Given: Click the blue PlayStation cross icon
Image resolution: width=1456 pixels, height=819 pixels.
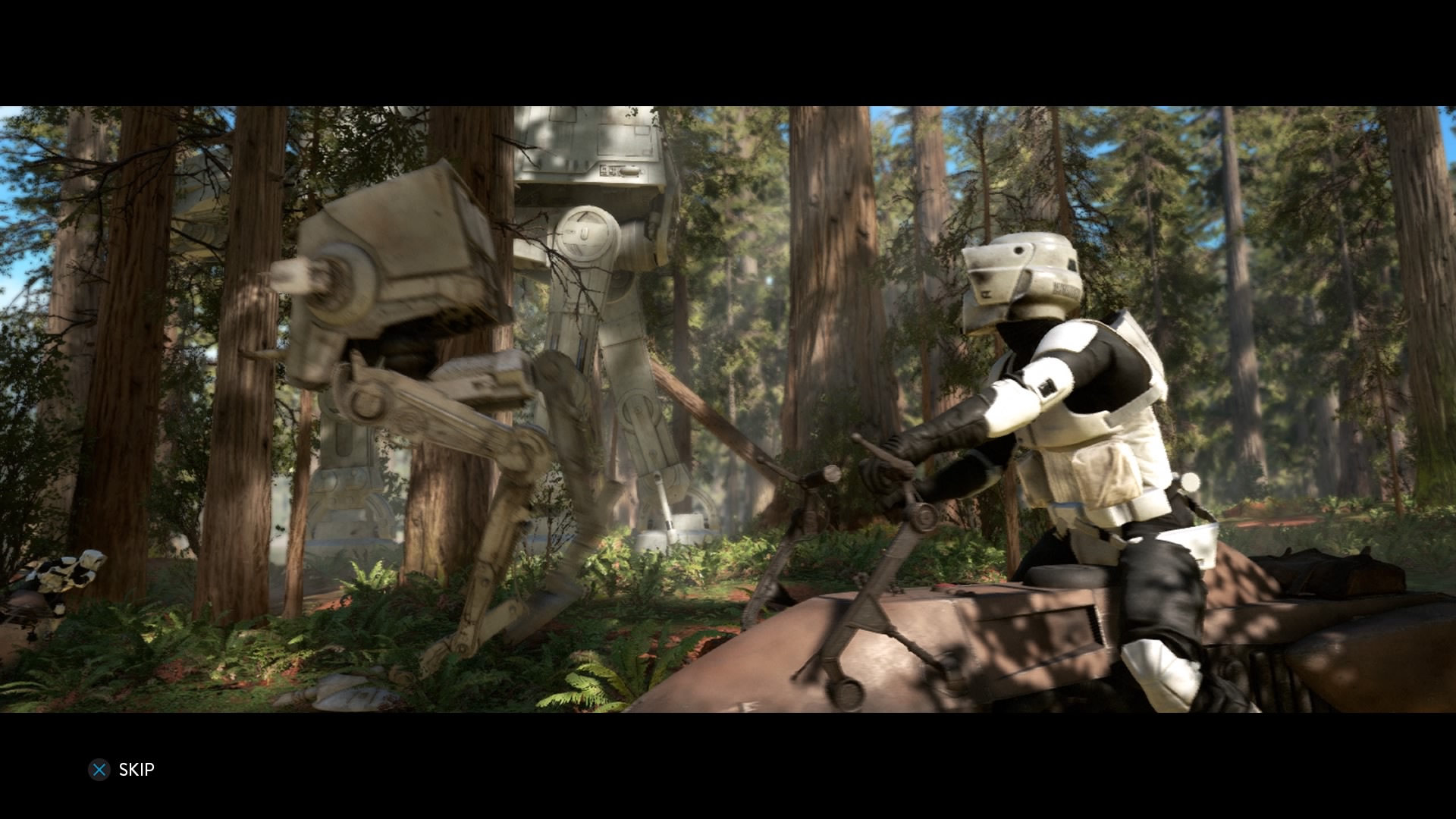Looking at the screenshot, I should point(99,770).
